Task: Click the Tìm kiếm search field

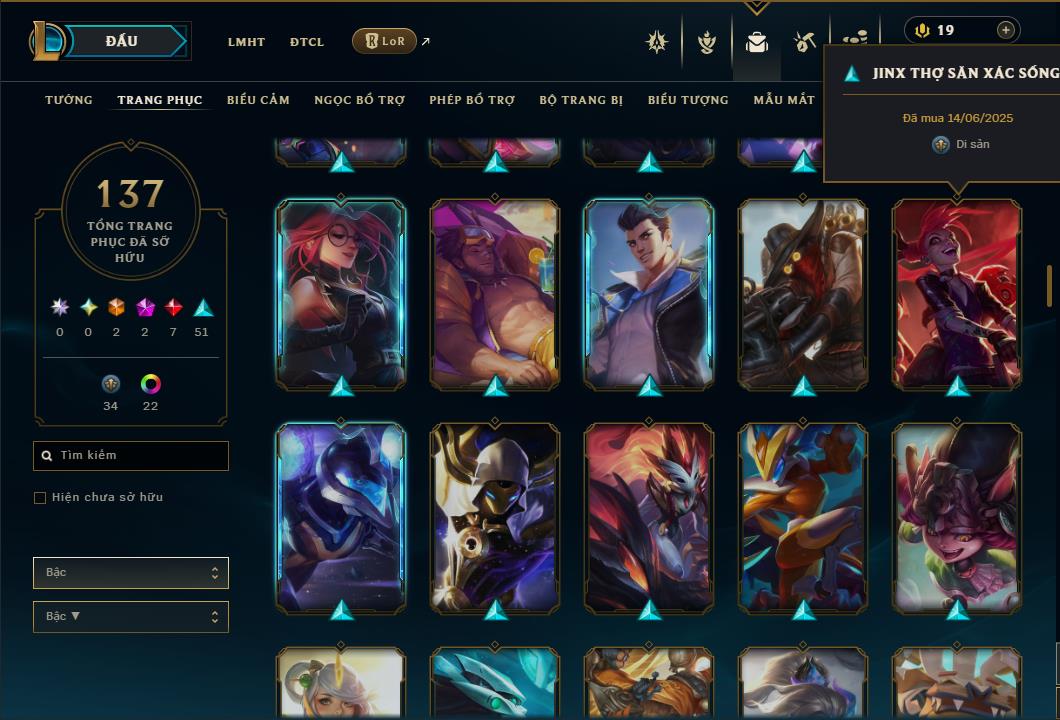Action: (x=131, y=456)
